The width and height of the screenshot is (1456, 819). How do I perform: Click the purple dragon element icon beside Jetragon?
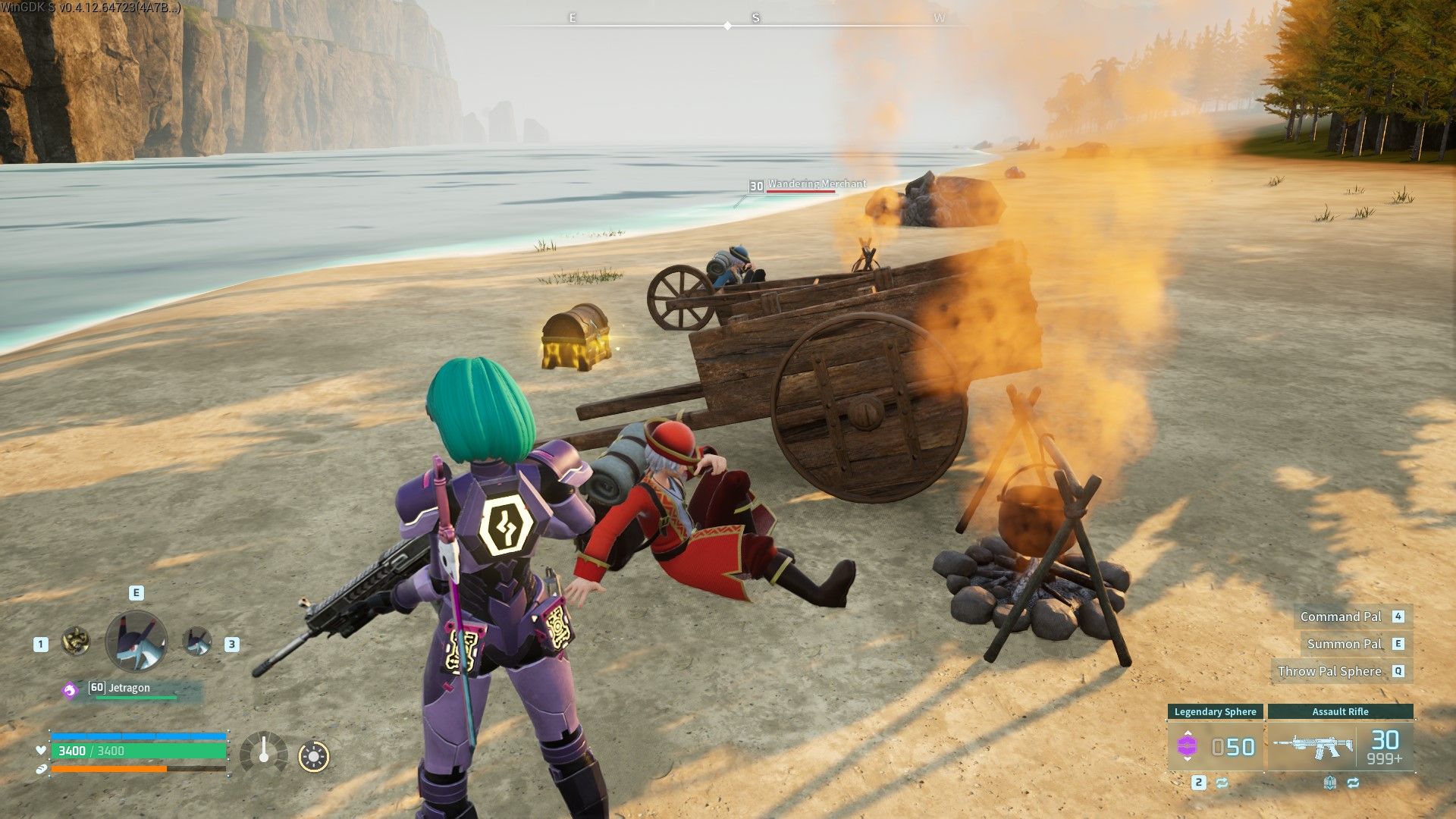point(70,690)
